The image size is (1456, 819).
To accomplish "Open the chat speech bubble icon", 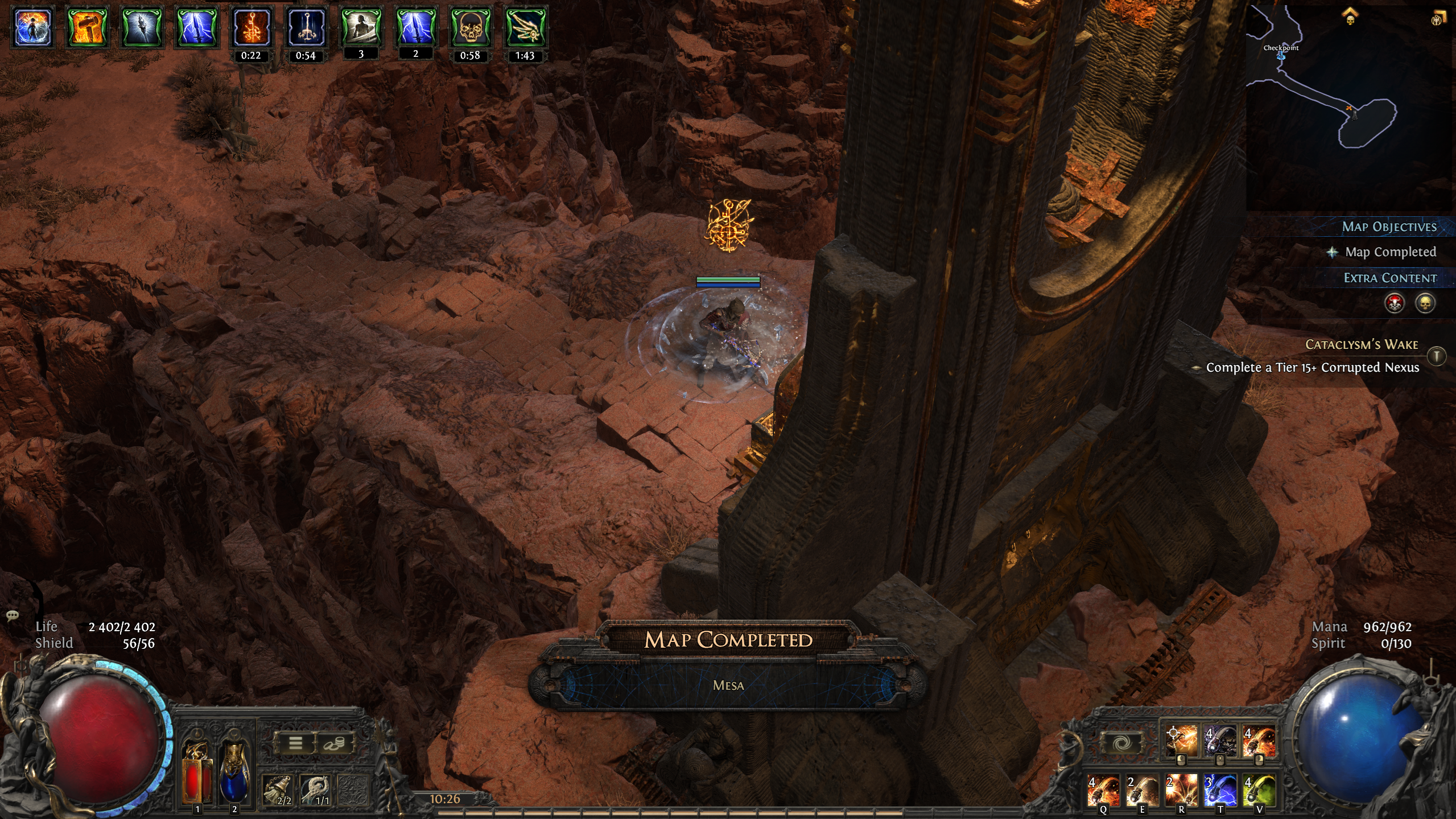I will (x=13, y=615).
